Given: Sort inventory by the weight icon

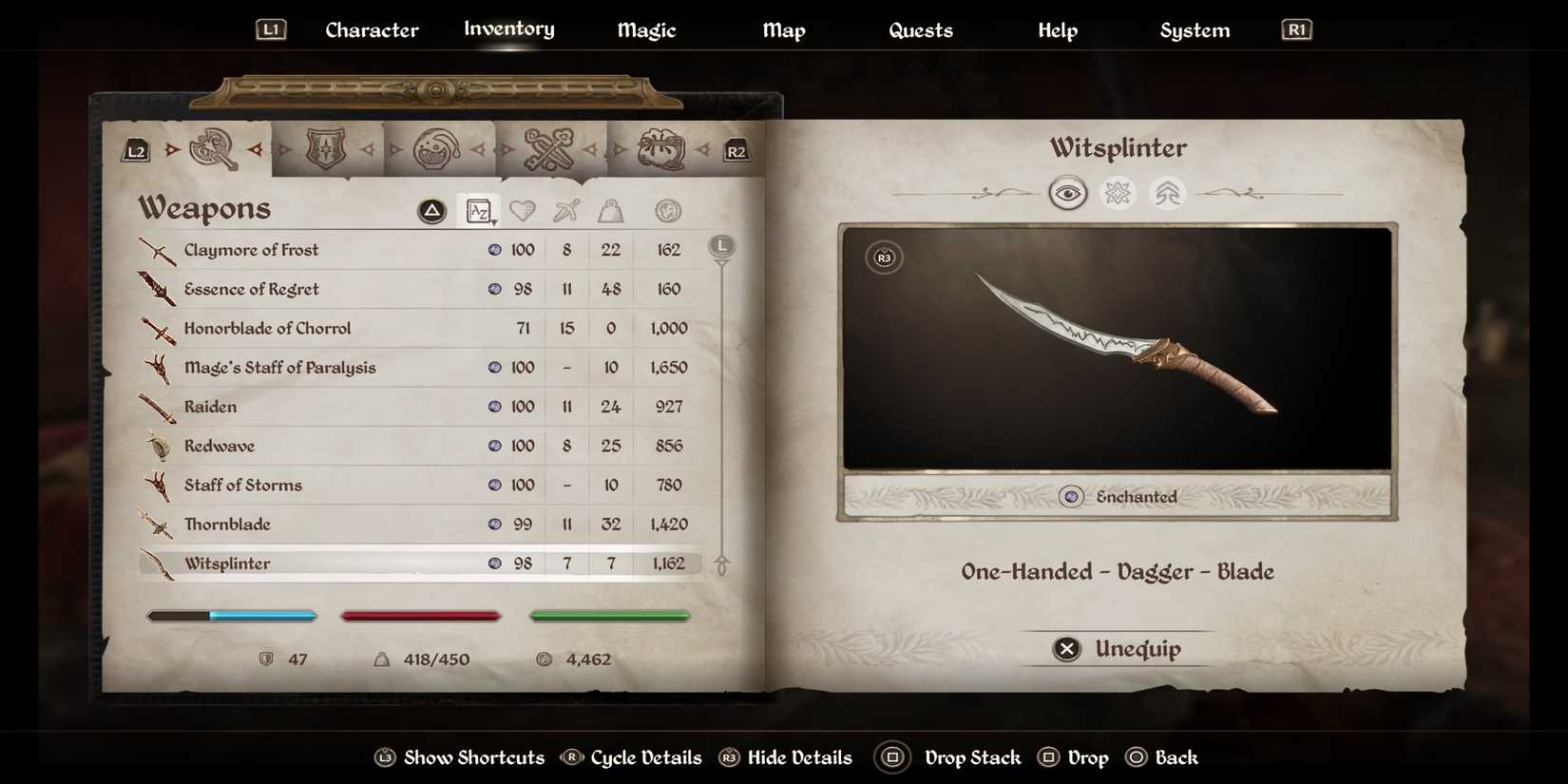Looking at the screenshot, I should point(609,210).
